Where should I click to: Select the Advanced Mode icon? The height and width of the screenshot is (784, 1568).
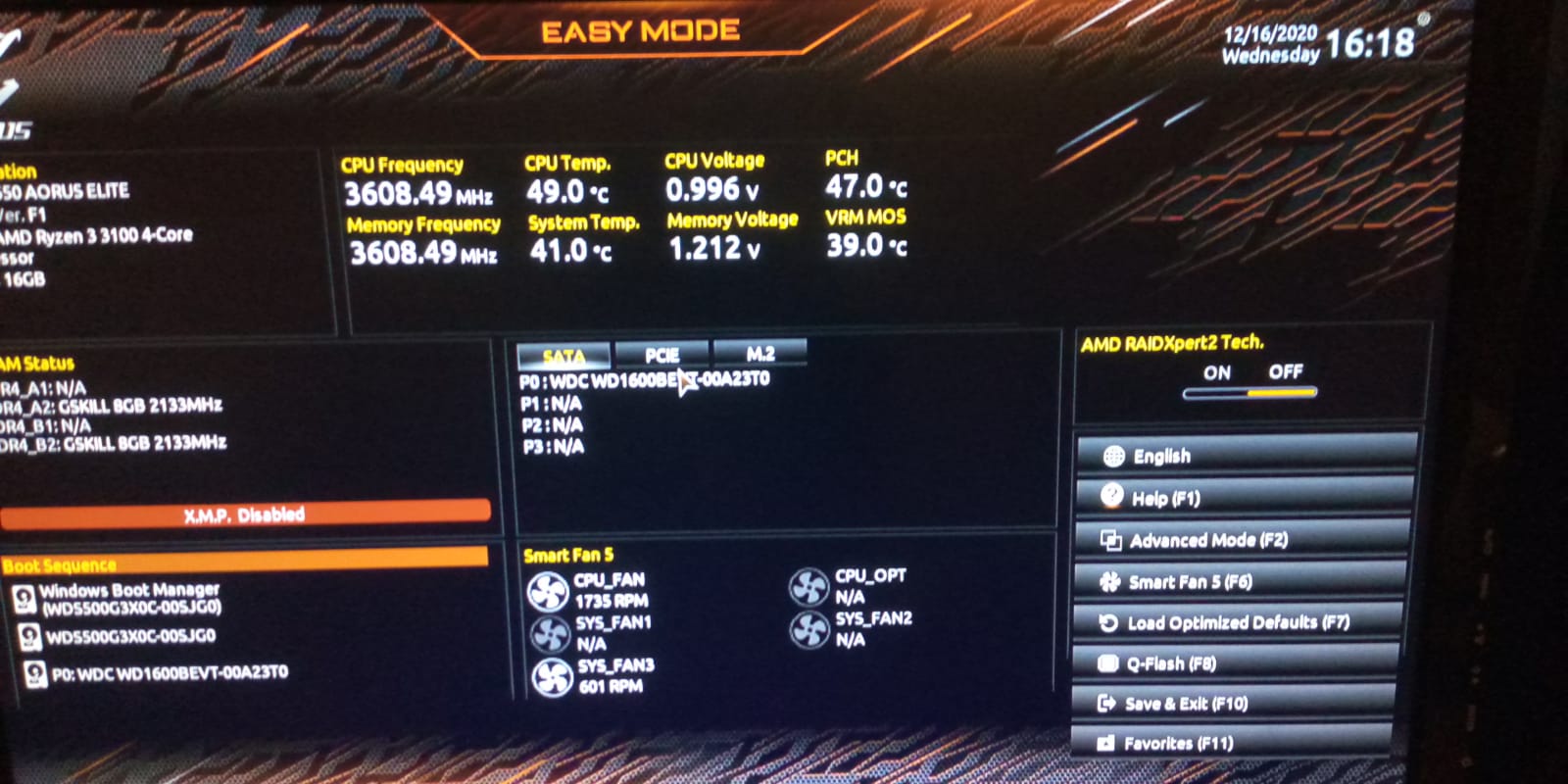coord(1110,539)
